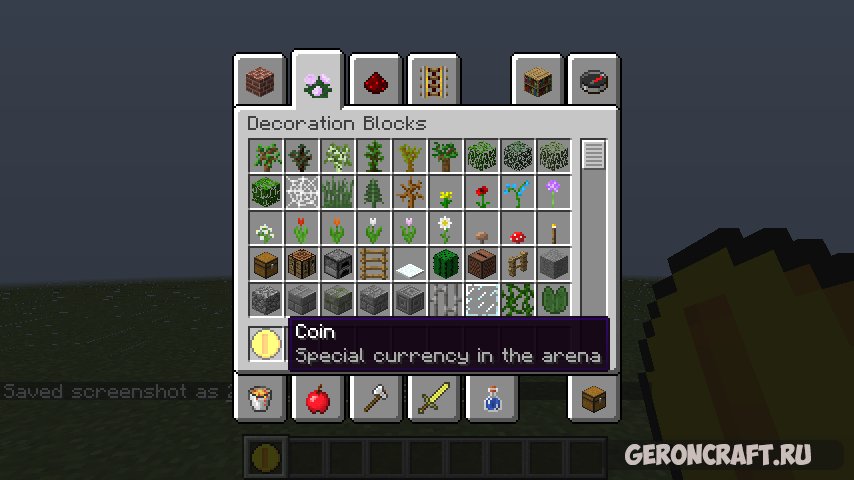Switch to the potion Brewing tab
This screenshot has width=854, height=480.
point(490,399)
